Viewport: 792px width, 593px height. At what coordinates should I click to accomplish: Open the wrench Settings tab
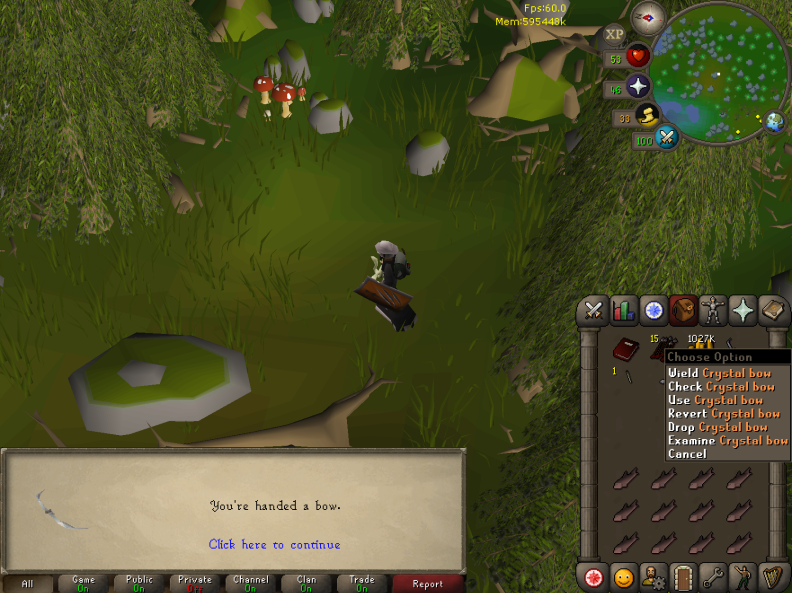pyautogui.click(x=712, y=577)
